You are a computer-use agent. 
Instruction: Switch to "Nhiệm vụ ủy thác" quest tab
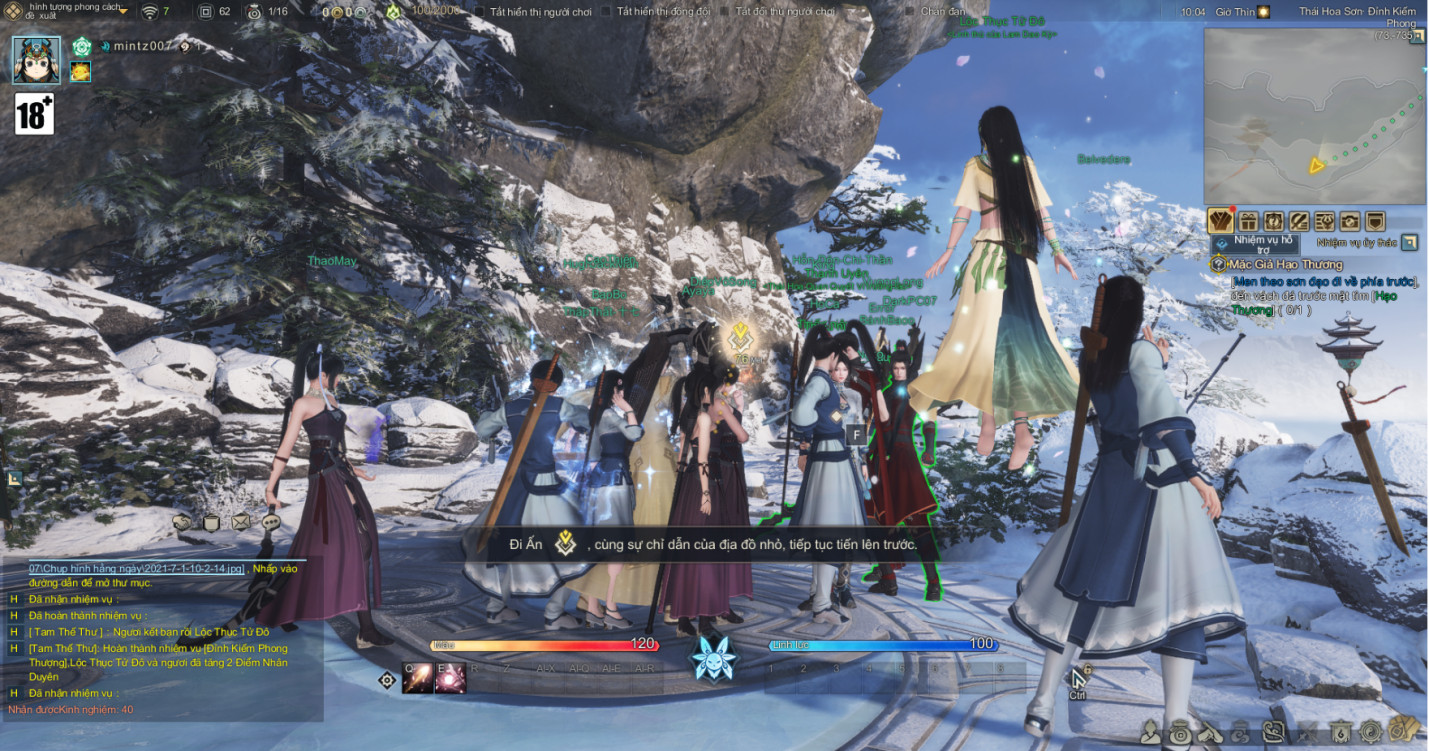pos(1358,242)
